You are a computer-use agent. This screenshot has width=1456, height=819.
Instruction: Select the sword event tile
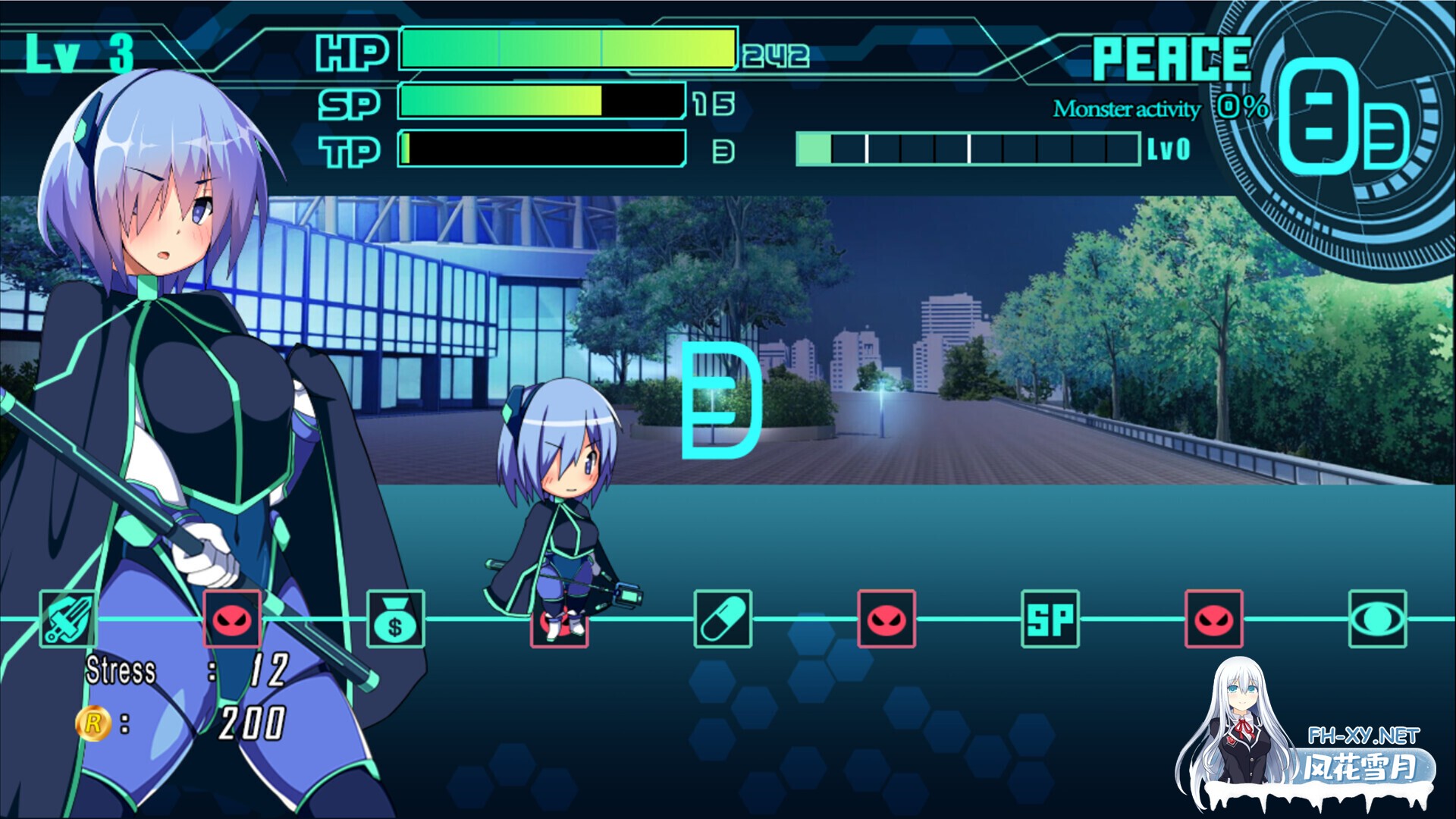coord(68,619)
